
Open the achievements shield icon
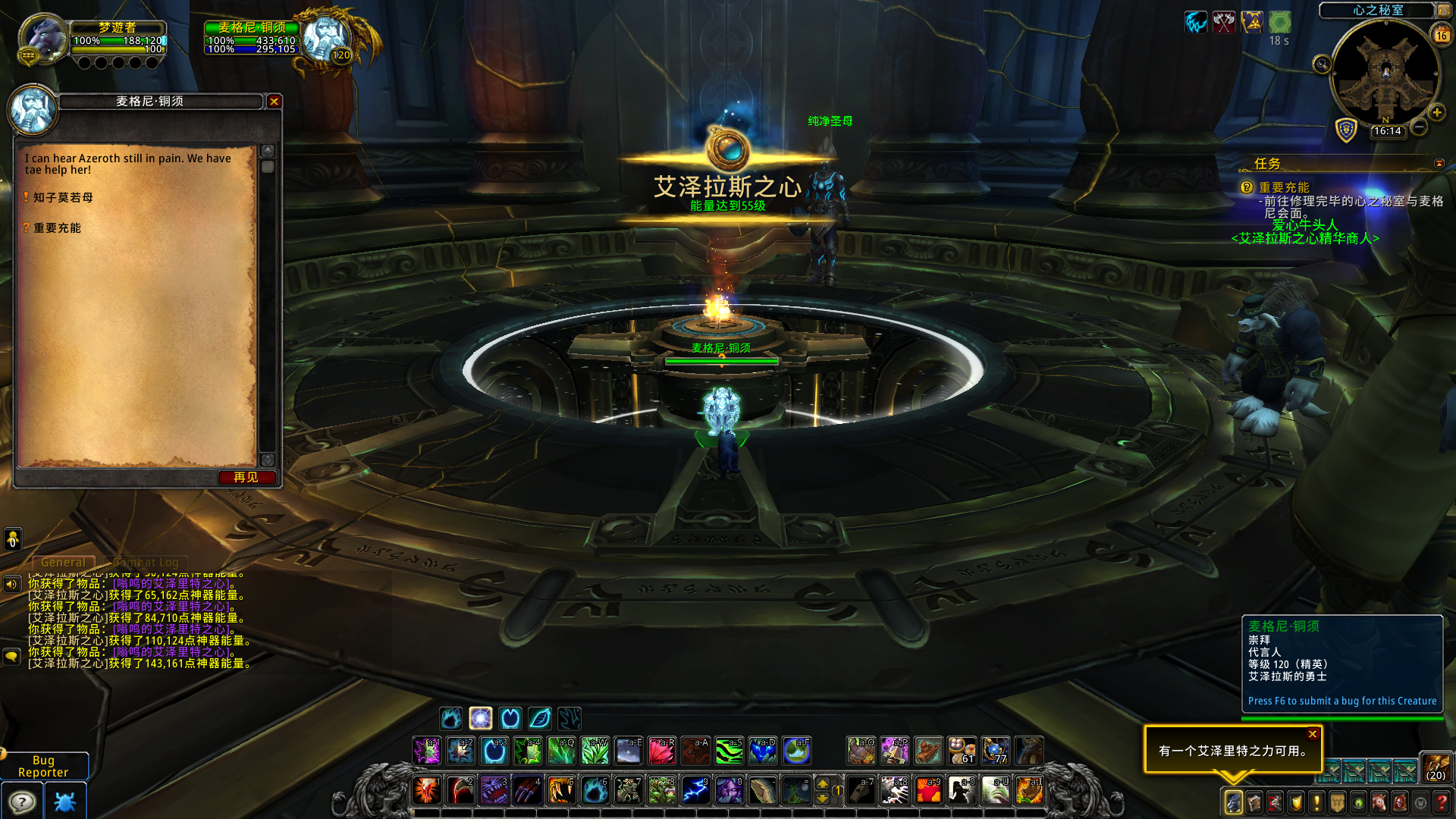point(1295,802)
